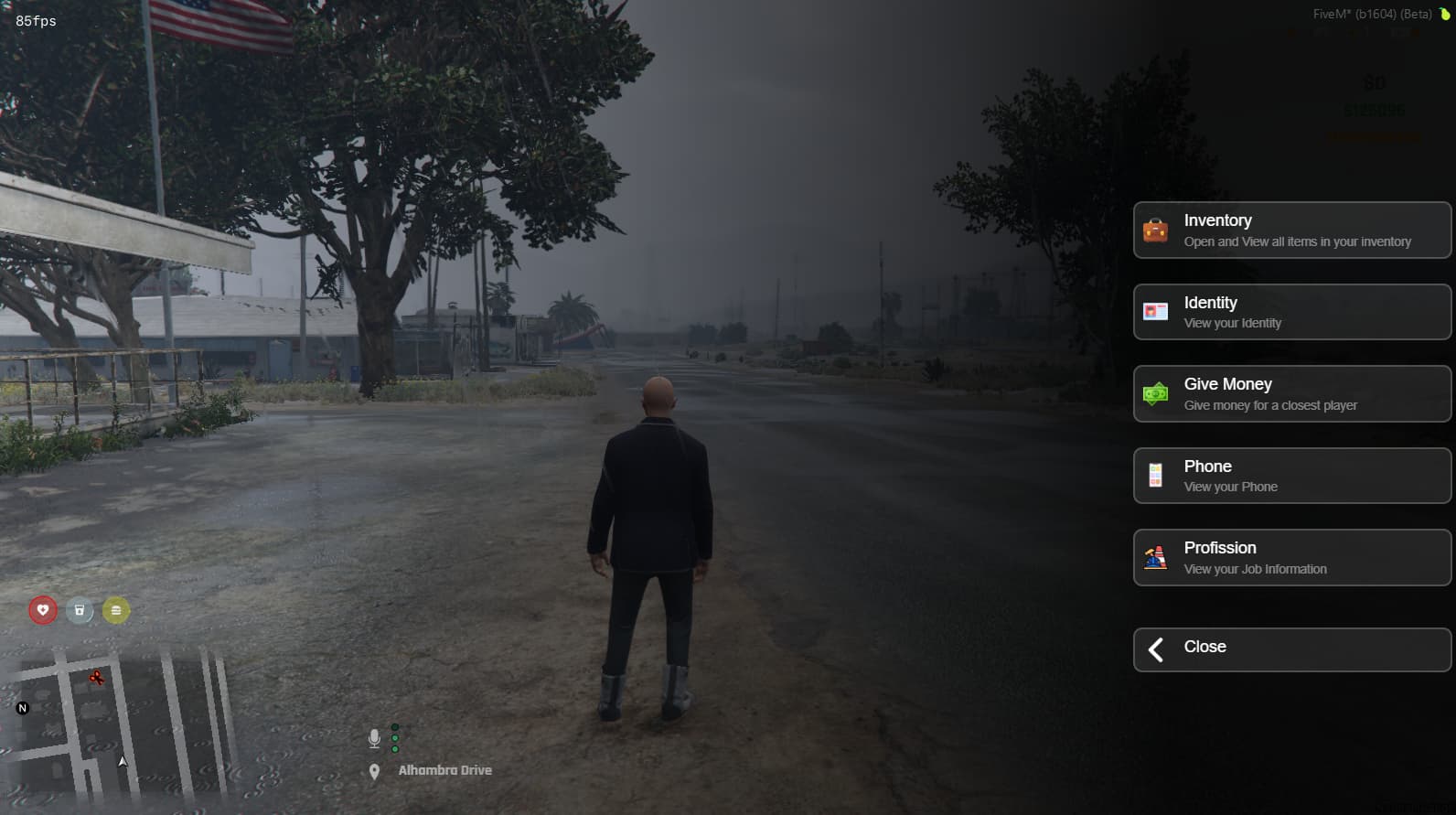Screen dimensions: 1456x815
Task: Click the Profission traffic cone icon
Action: [1157, 558]
